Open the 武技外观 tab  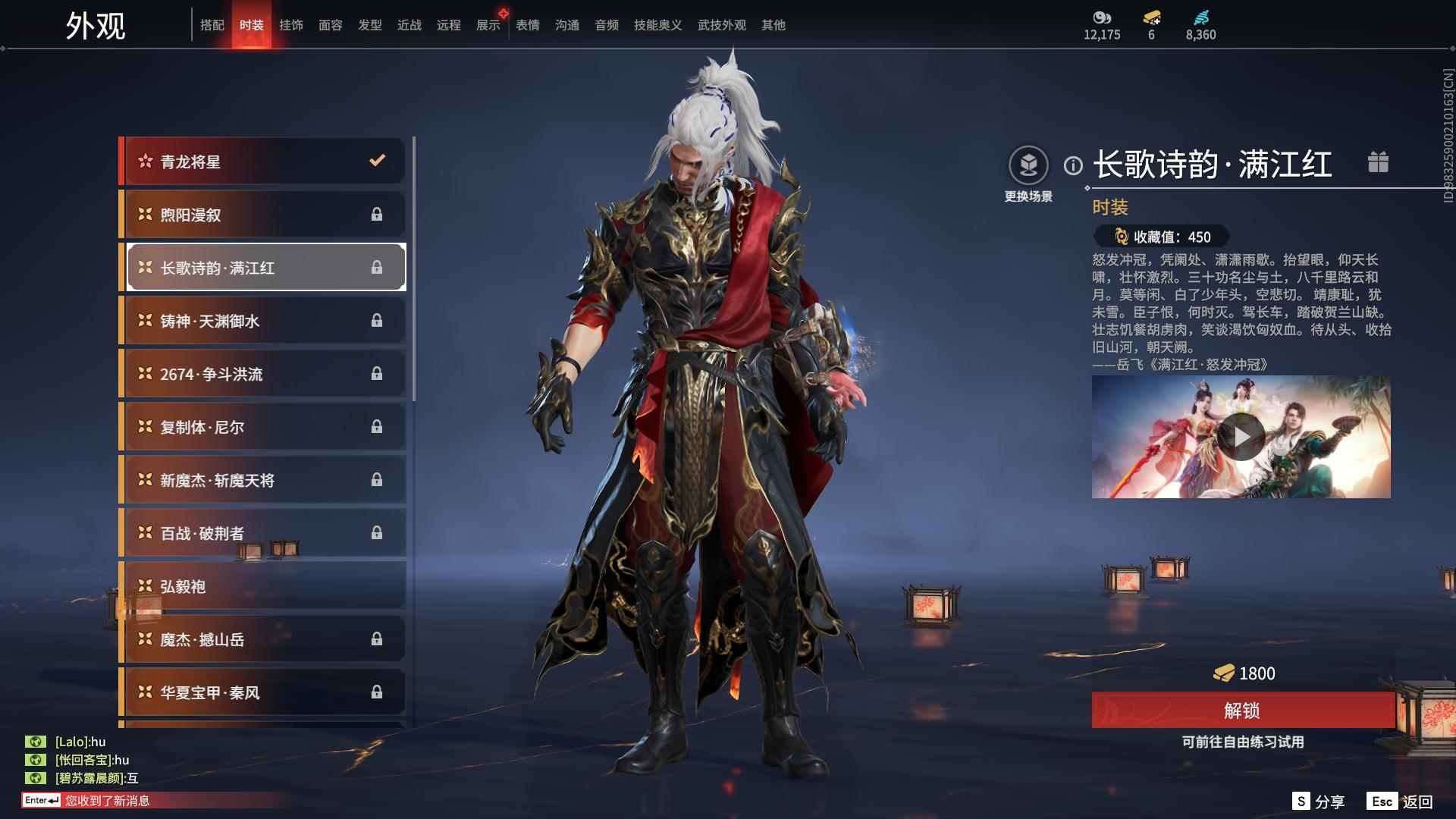coord(721,25)
